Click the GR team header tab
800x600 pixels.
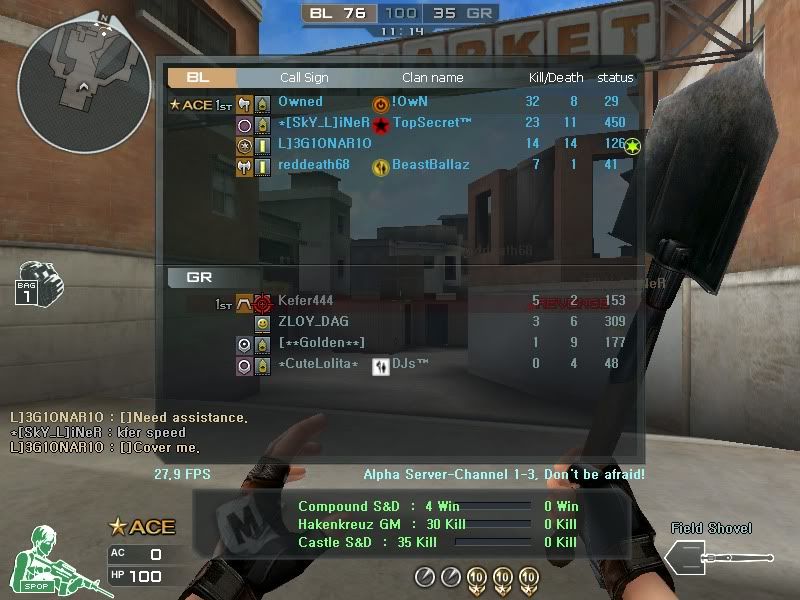[x=202, y=277]
